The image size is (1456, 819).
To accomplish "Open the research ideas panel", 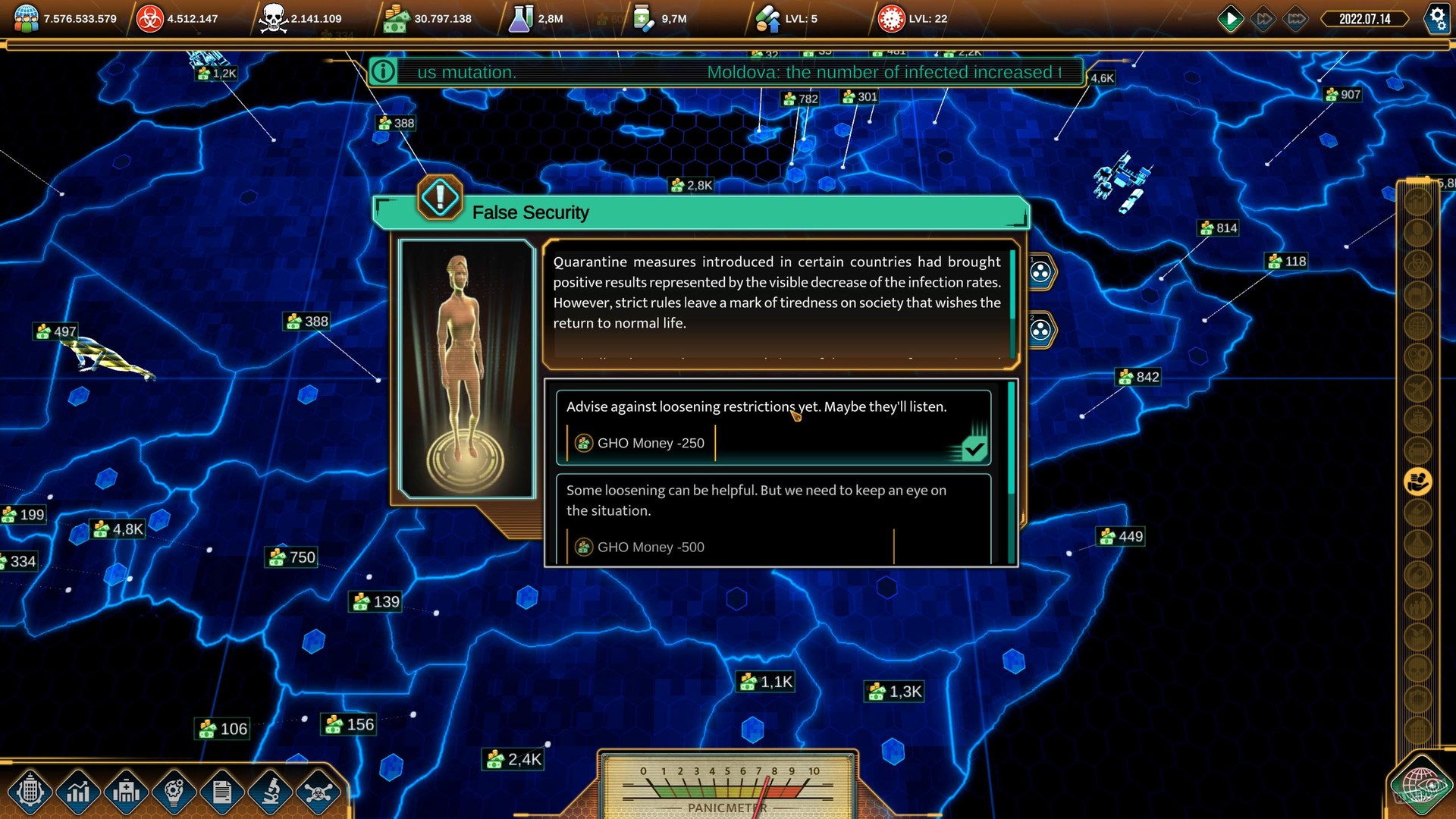I will [174, 792].
